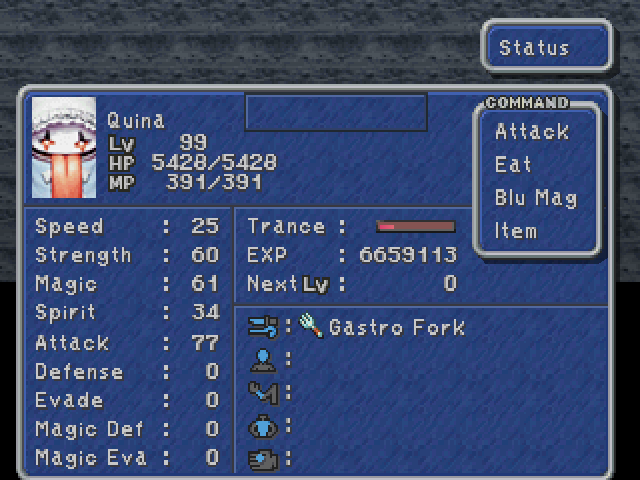Choose the Eat command
This screenshot has width=640, height=480.
coord(513,165)
